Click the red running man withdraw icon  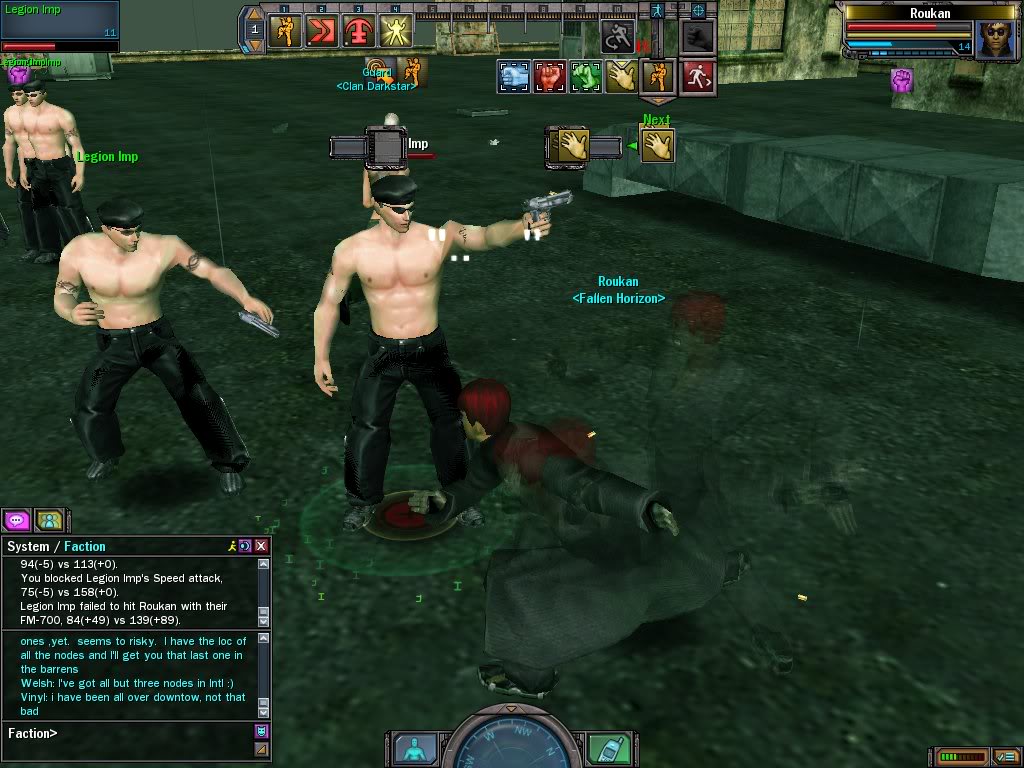pos(697,77)
